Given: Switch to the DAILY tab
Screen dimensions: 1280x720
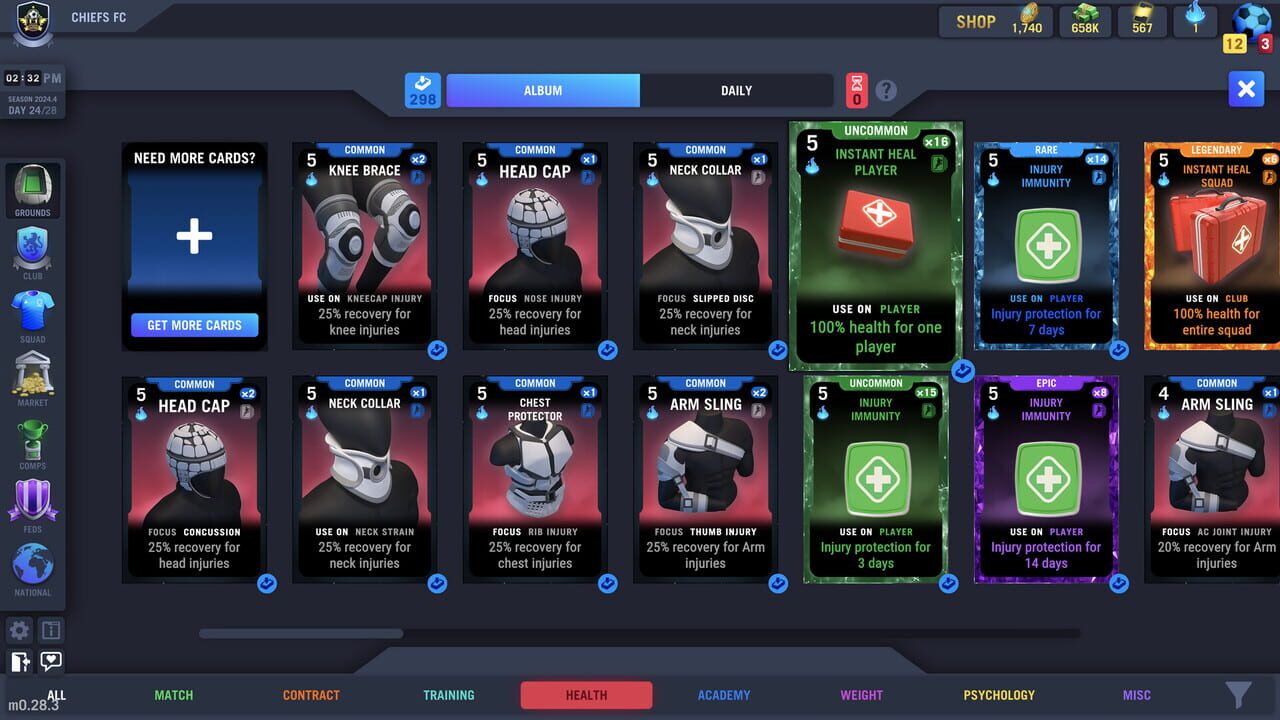Looking at the screenshot, I should pyautogui.click(x=736, y=90).
